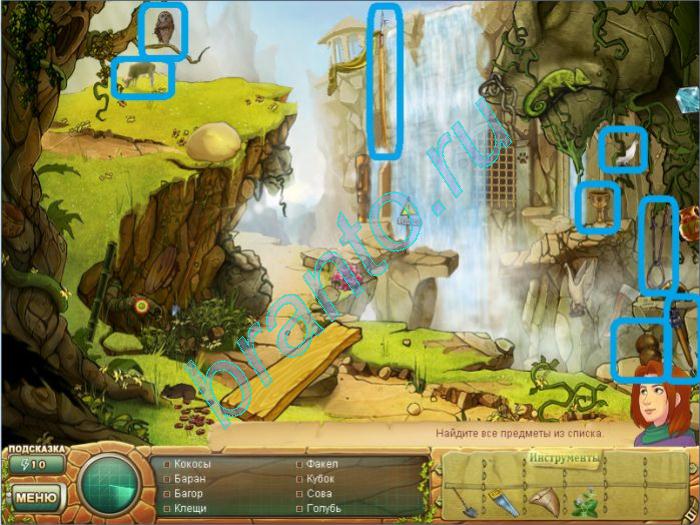This screenshot has height=525, width=700.
Task: Use the Подсказка hint button
Action: pos(35,464)
